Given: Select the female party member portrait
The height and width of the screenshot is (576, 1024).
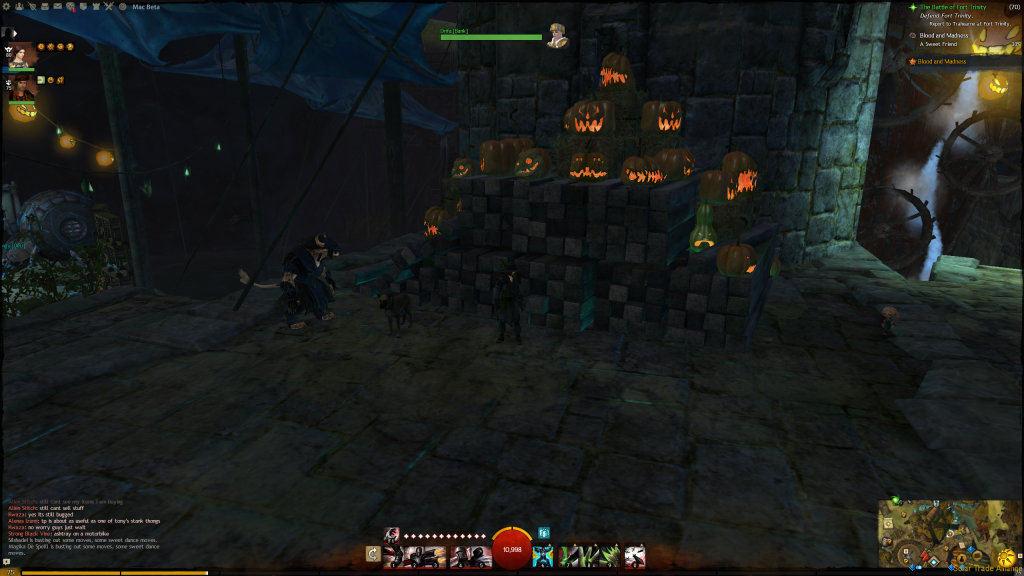Looking at the screenshot, I should pyautogui.click(x=22, y=54).
